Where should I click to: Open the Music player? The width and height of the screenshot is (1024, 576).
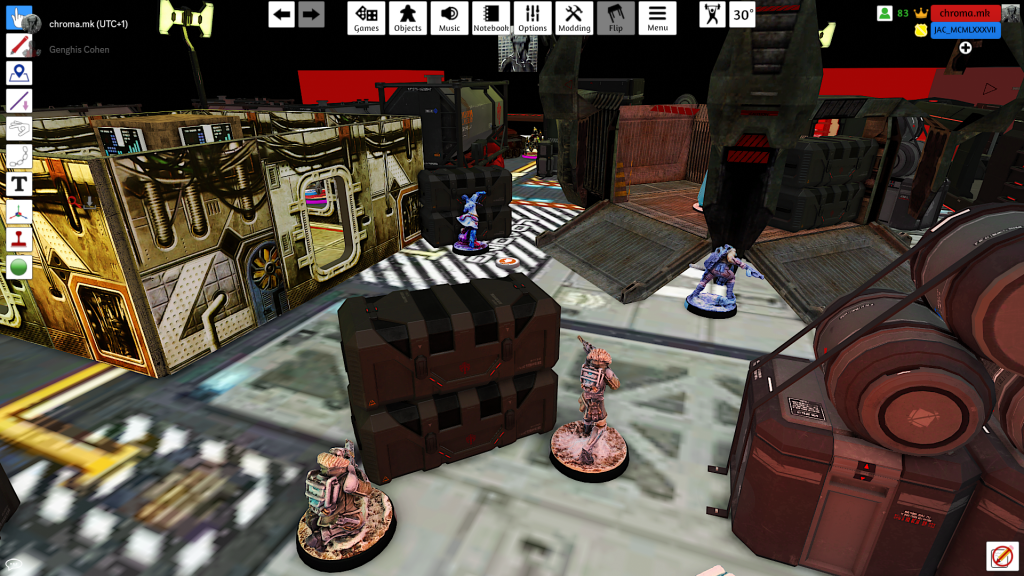point(449,17)
